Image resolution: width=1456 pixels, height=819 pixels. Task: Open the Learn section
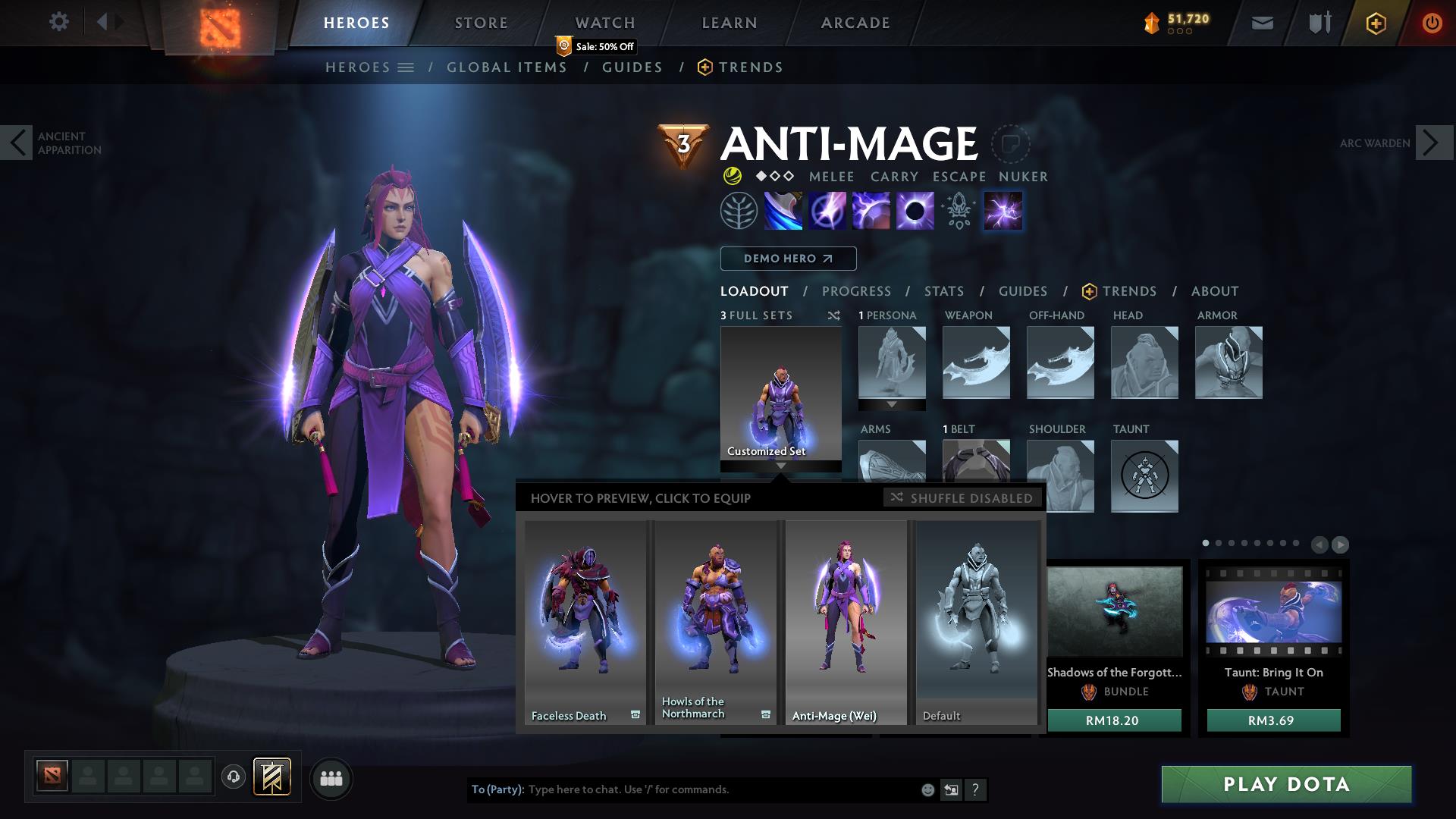click(729, 23)
